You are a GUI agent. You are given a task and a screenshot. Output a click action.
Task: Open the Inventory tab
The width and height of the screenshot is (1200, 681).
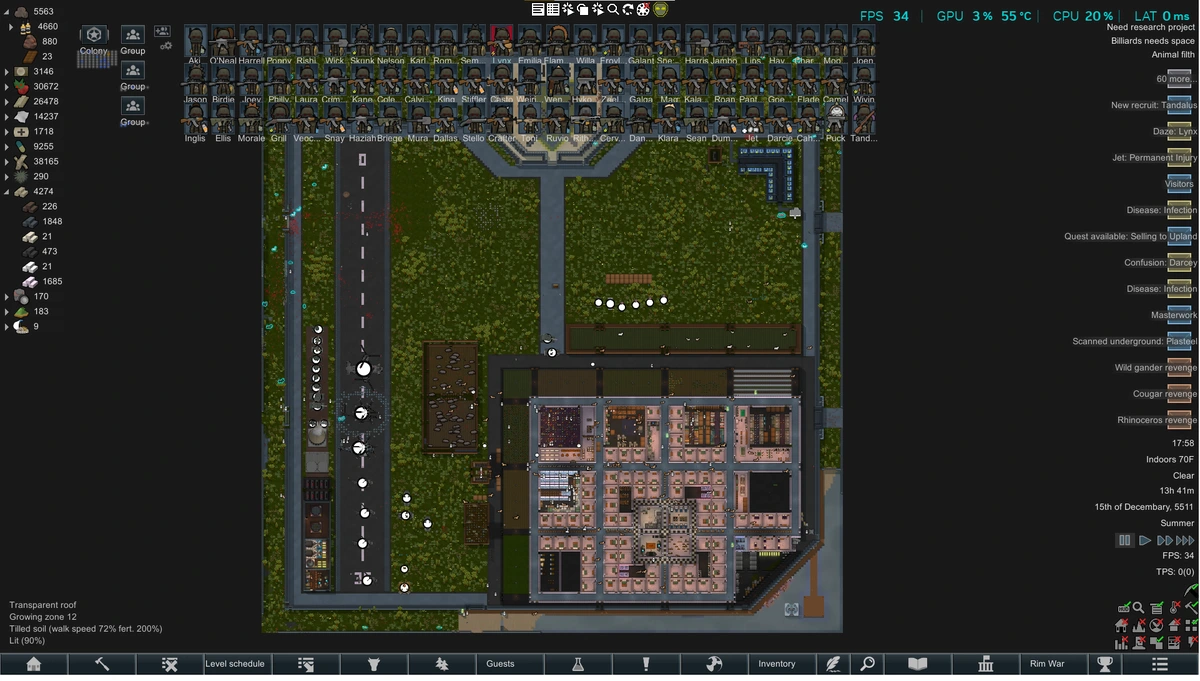click(x=777, y=664)
